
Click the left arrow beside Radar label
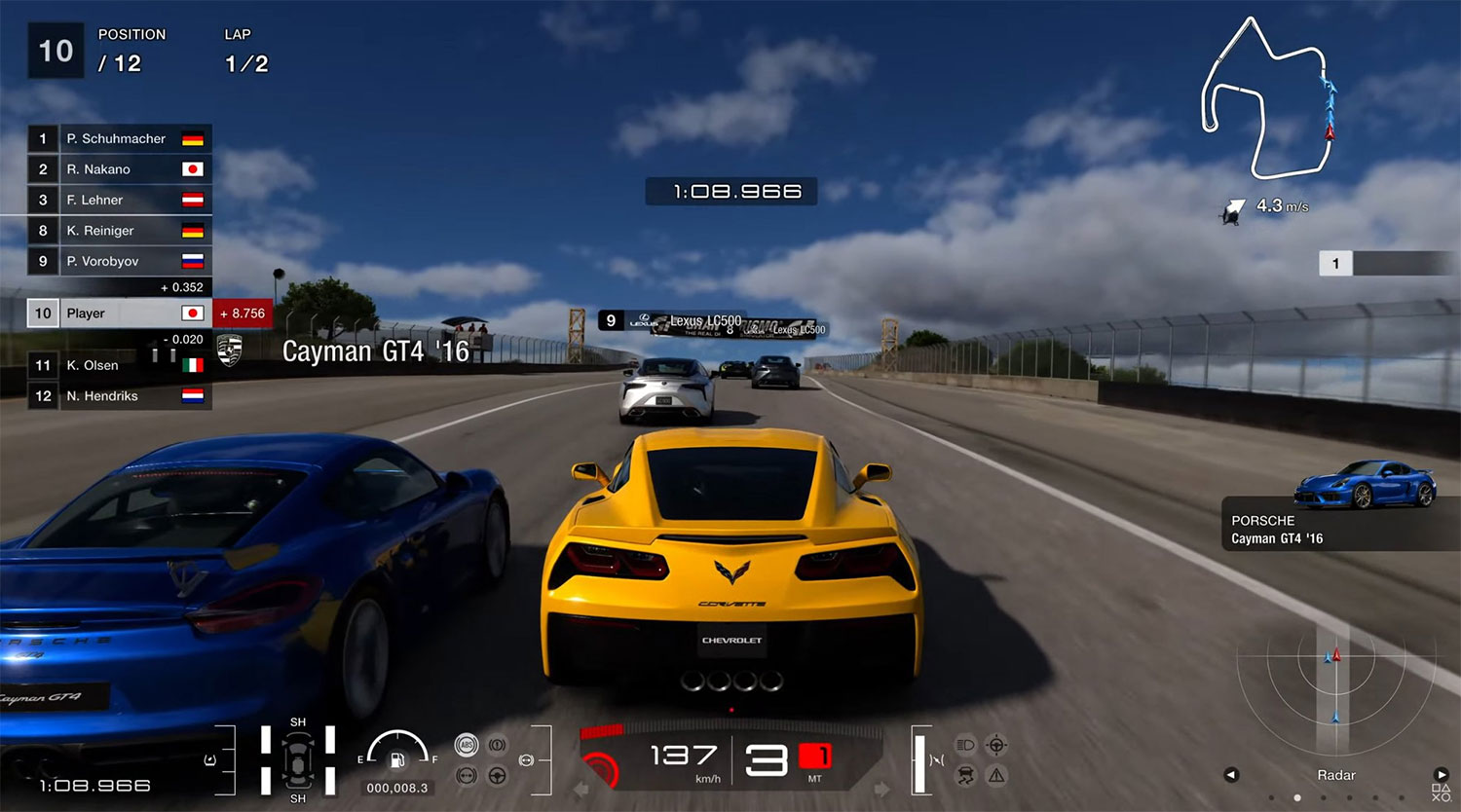coord(1229,775)
